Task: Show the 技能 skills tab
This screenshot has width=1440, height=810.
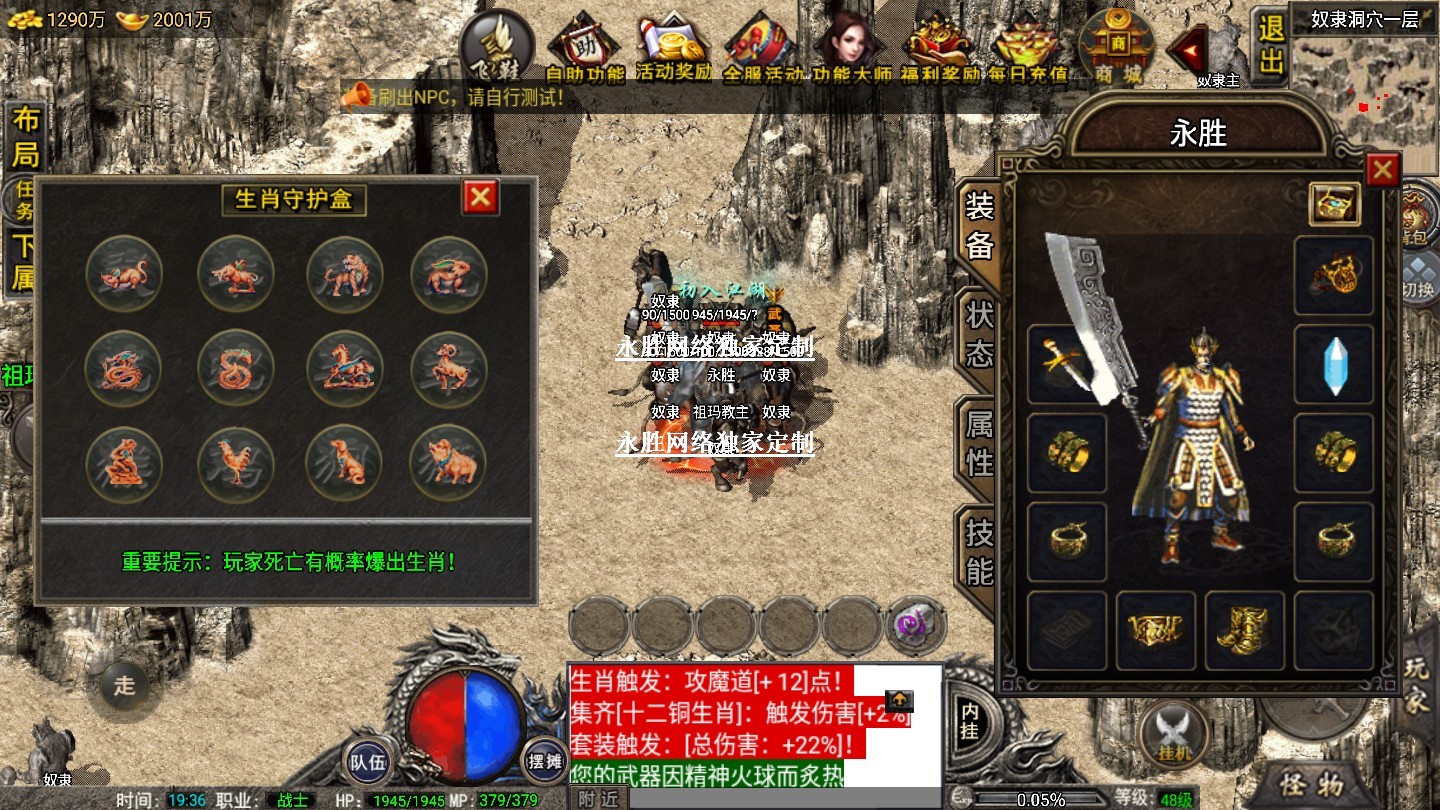Action: tap(979, 552)
